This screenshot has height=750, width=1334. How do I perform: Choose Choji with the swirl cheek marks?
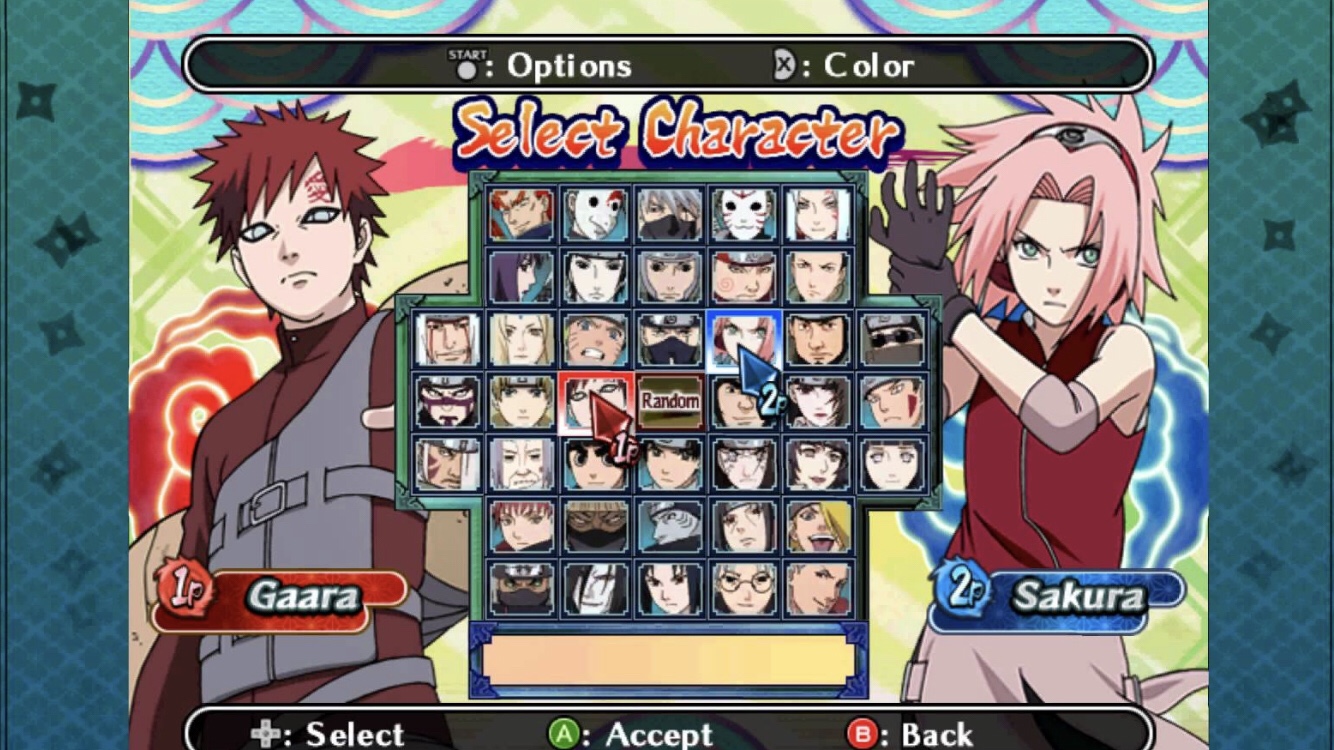point(743,277)
